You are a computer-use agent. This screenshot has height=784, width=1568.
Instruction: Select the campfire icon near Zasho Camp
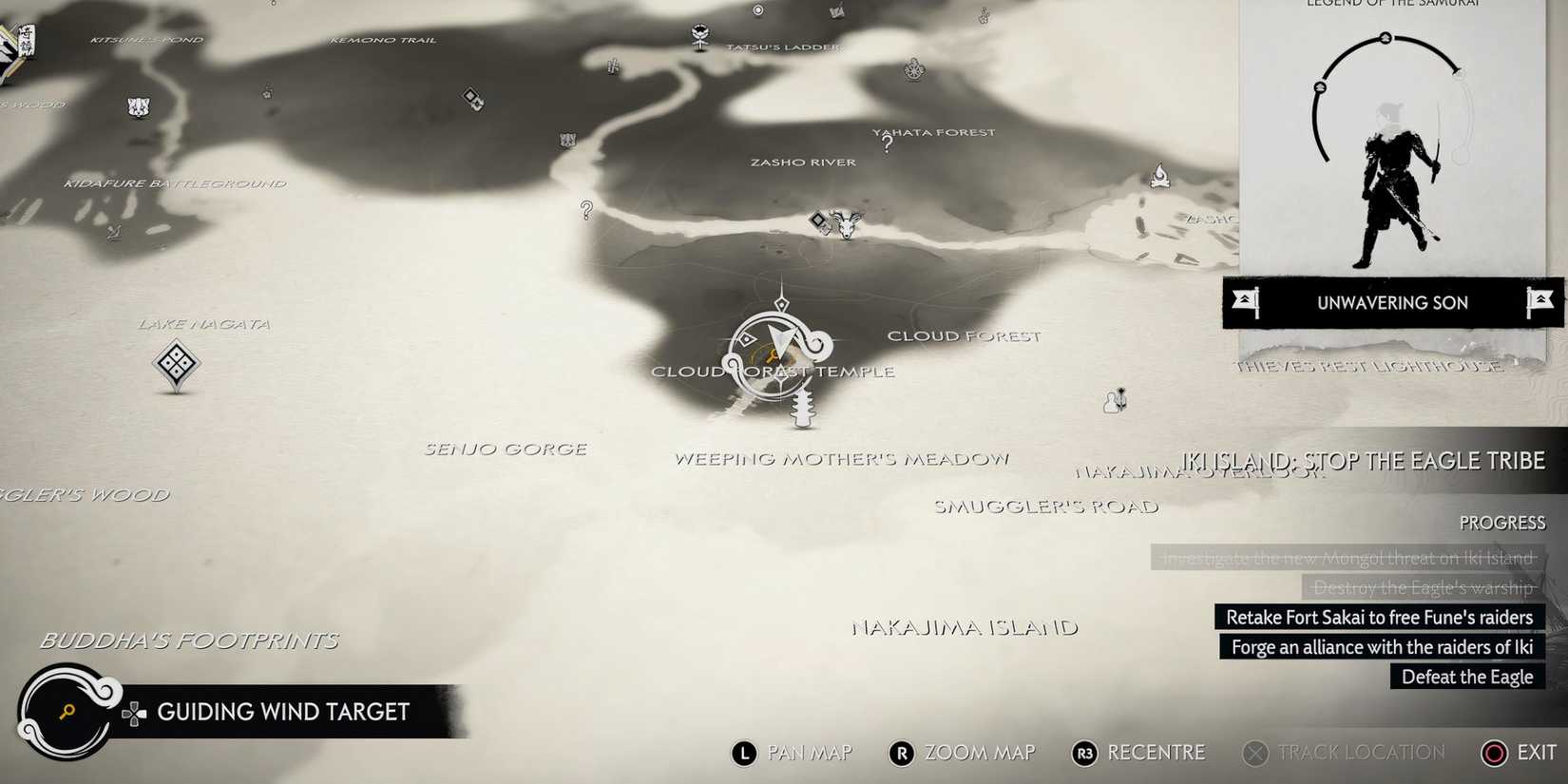point(1159,177)
